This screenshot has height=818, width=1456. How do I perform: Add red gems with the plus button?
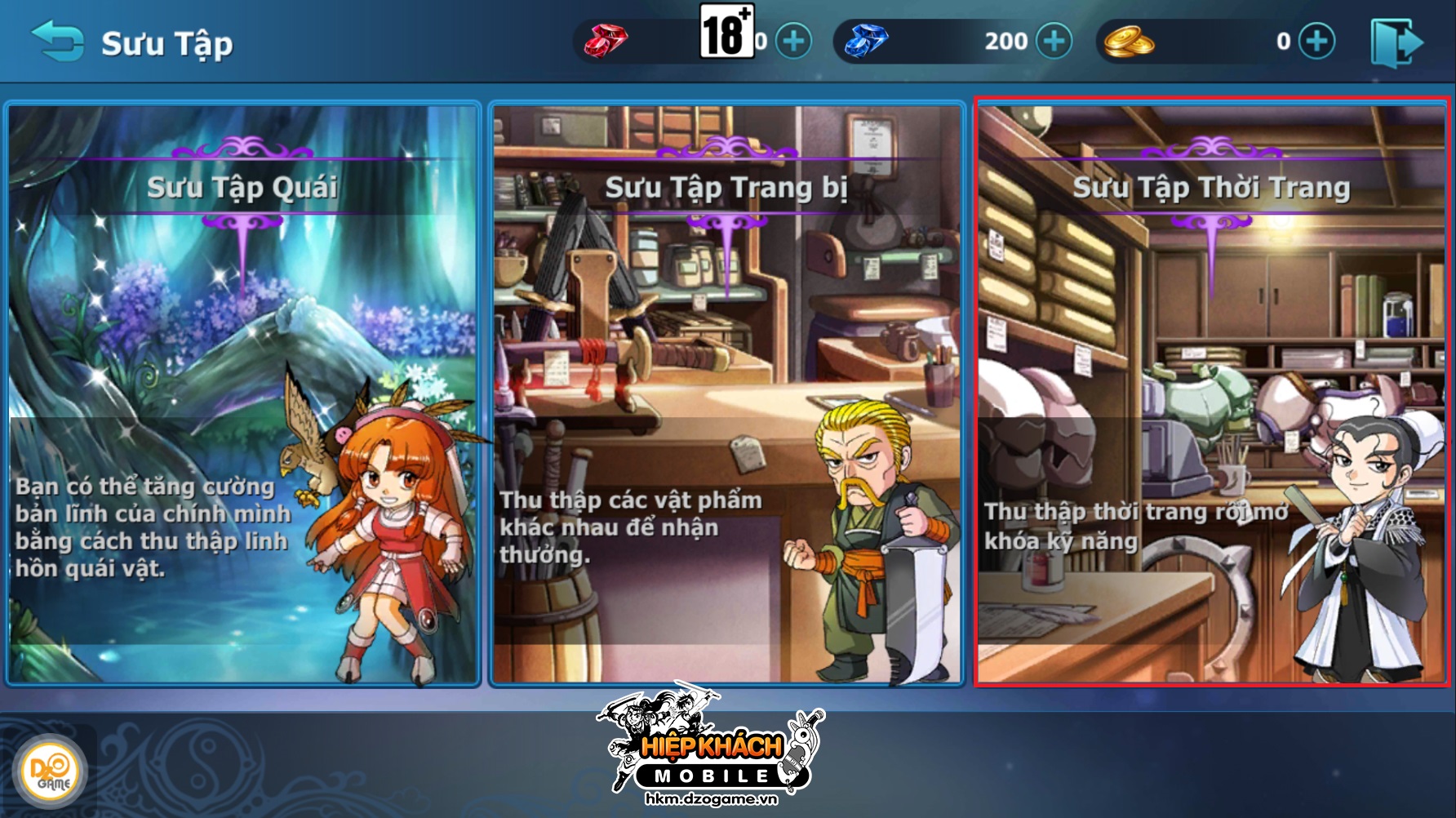(793, 41)
